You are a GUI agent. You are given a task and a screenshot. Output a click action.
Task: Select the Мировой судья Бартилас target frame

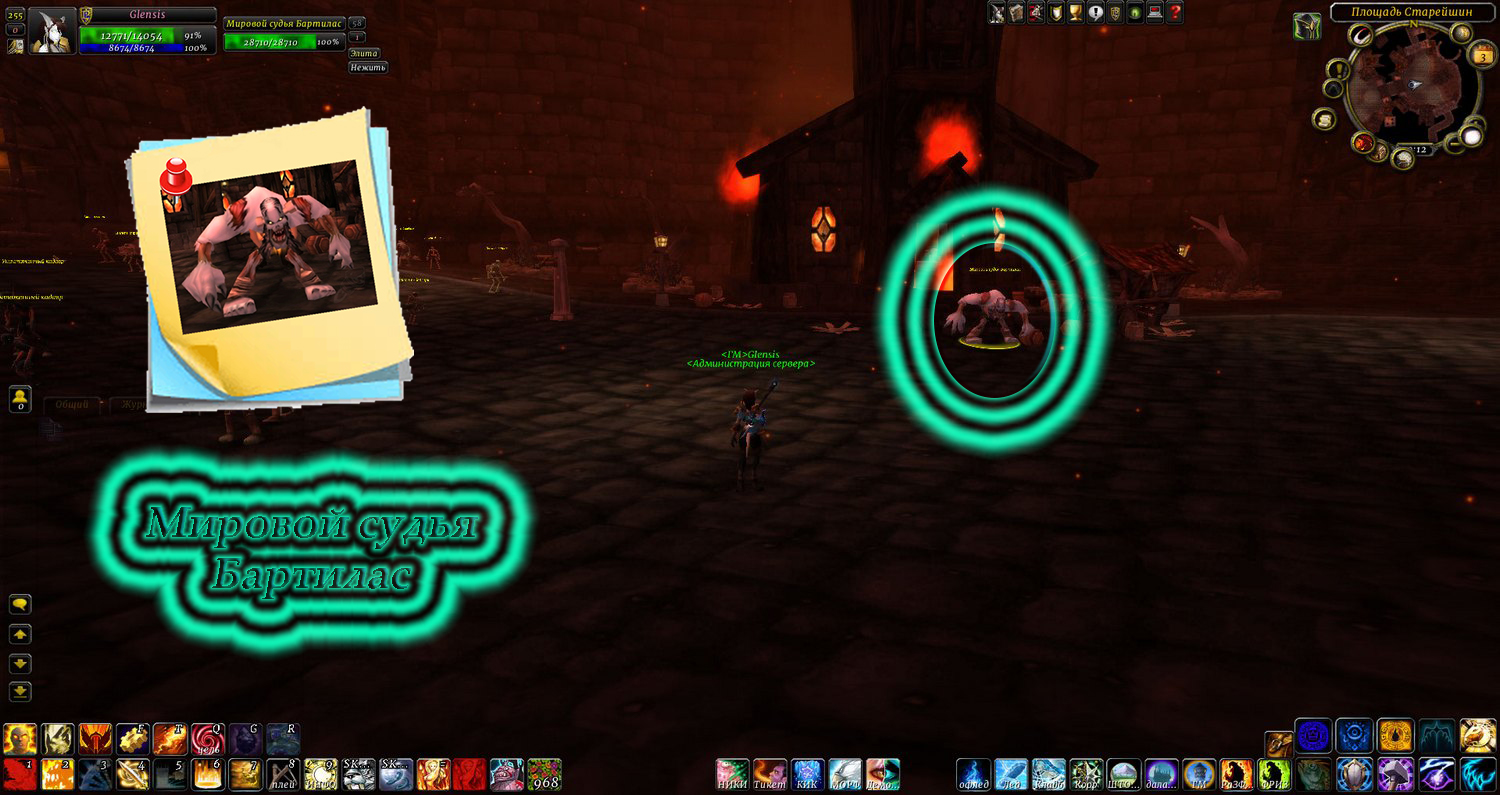pyautogui.click(x=284, y=32)
